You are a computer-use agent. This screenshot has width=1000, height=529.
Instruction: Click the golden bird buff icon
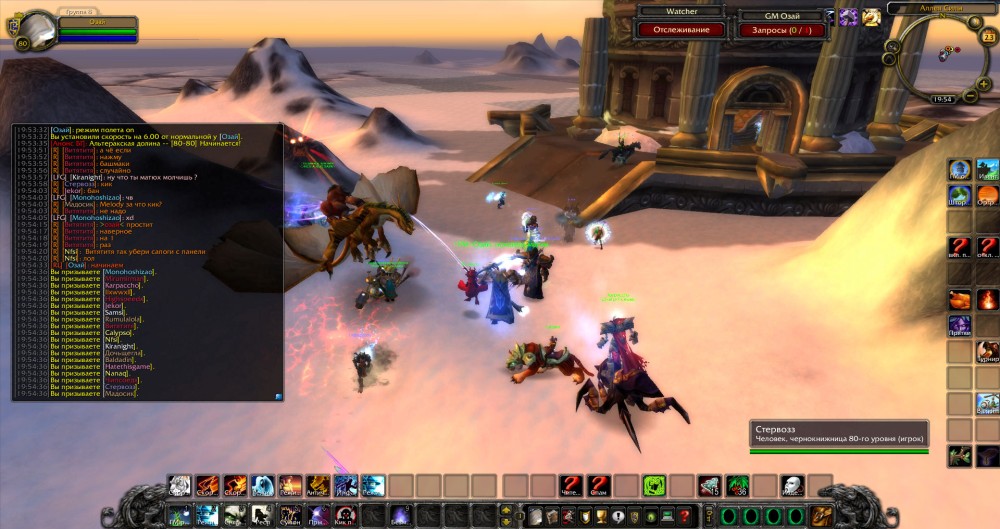(871, 16)
